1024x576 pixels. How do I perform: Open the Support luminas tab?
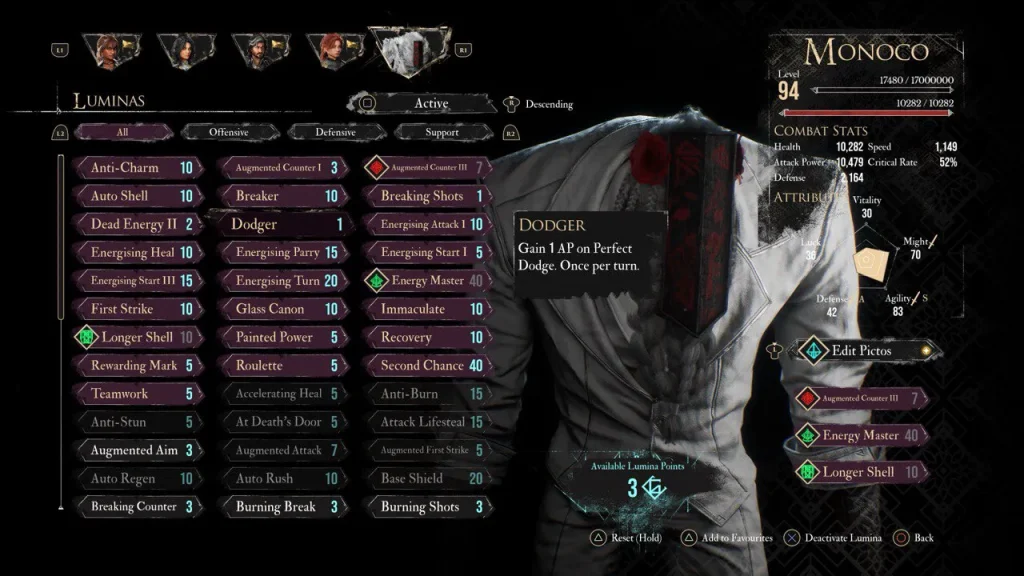[x=442, y=132]
